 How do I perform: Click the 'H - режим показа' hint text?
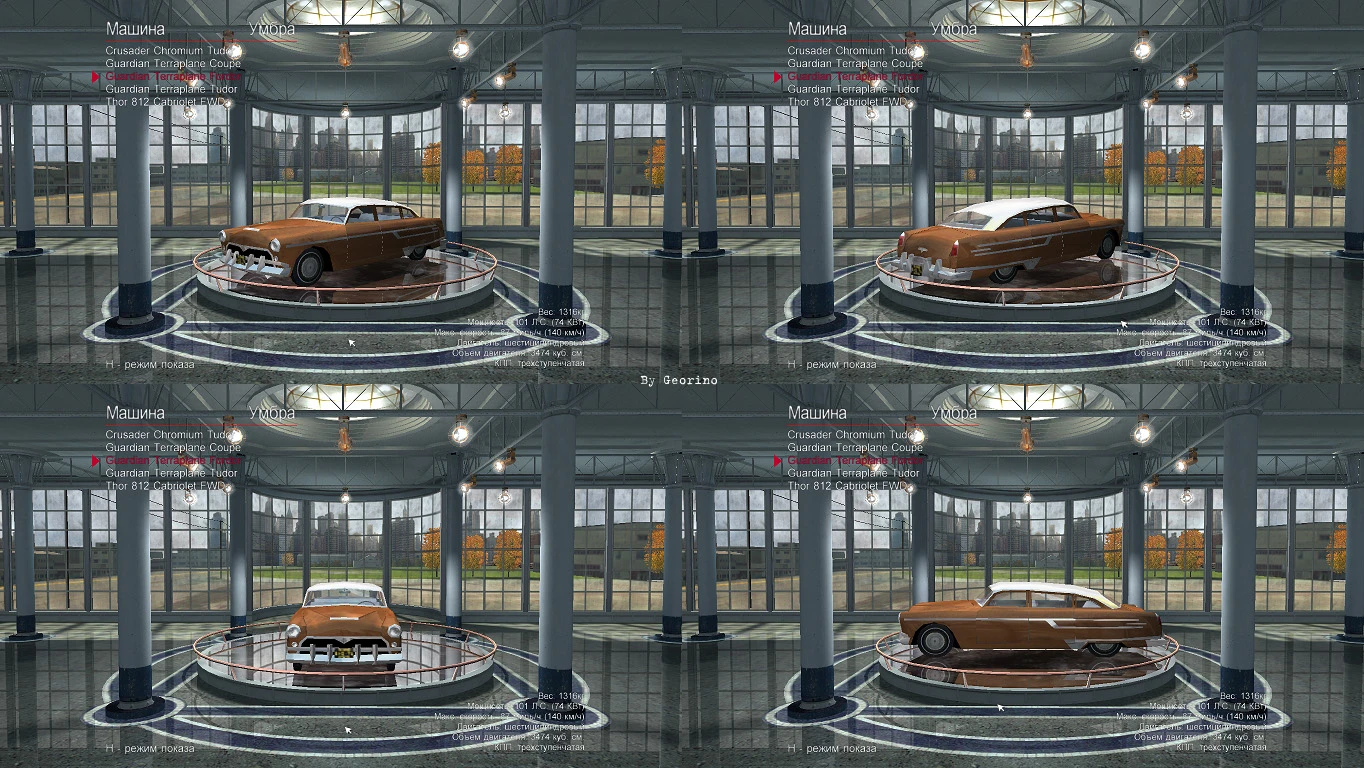[149, 363]
